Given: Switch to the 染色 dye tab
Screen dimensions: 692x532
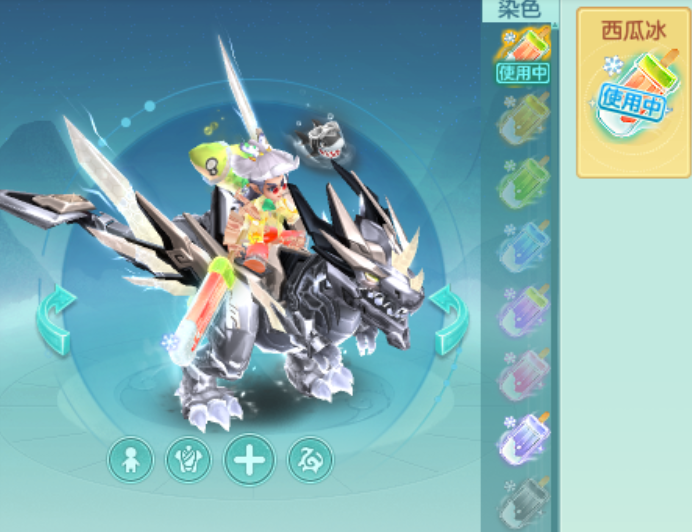Looking at the screenshot, I should (x=519, y=10).
